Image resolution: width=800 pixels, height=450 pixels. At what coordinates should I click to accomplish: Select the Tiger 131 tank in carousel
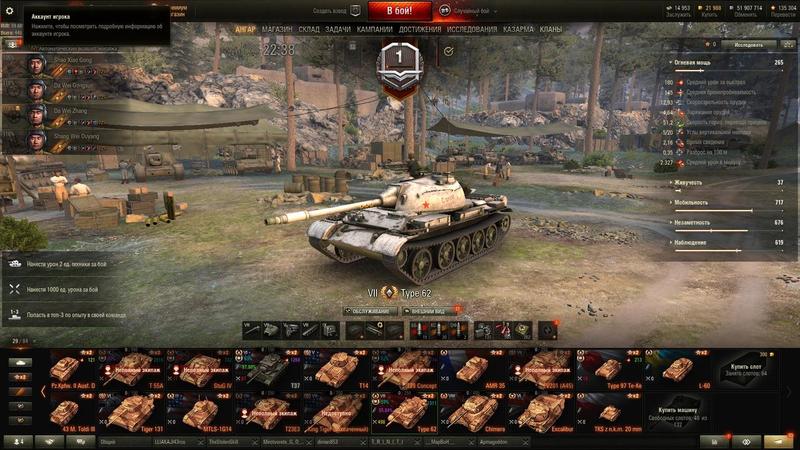coord(123,410)
